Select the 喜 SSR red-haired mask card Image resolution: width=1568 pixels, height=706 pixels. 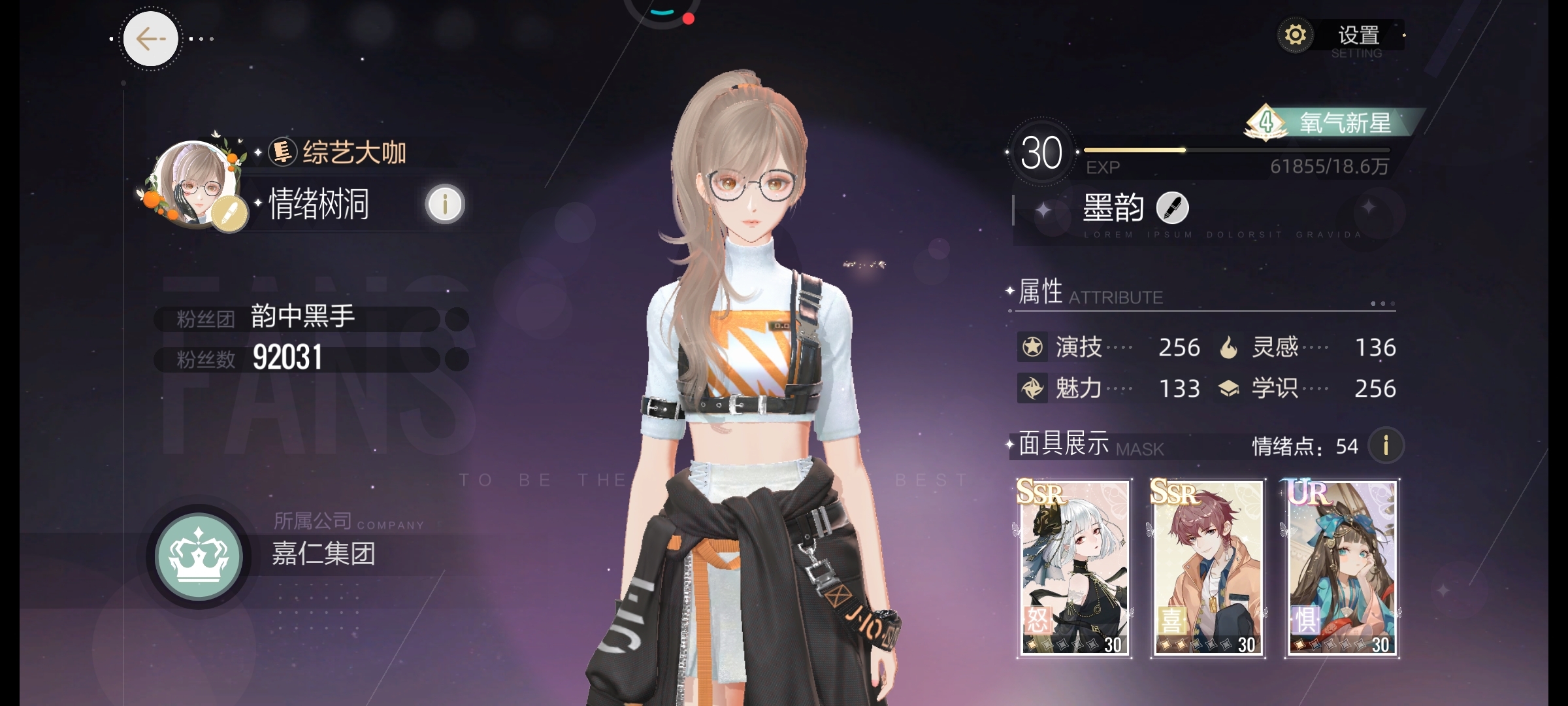[x=1208, y=568]
